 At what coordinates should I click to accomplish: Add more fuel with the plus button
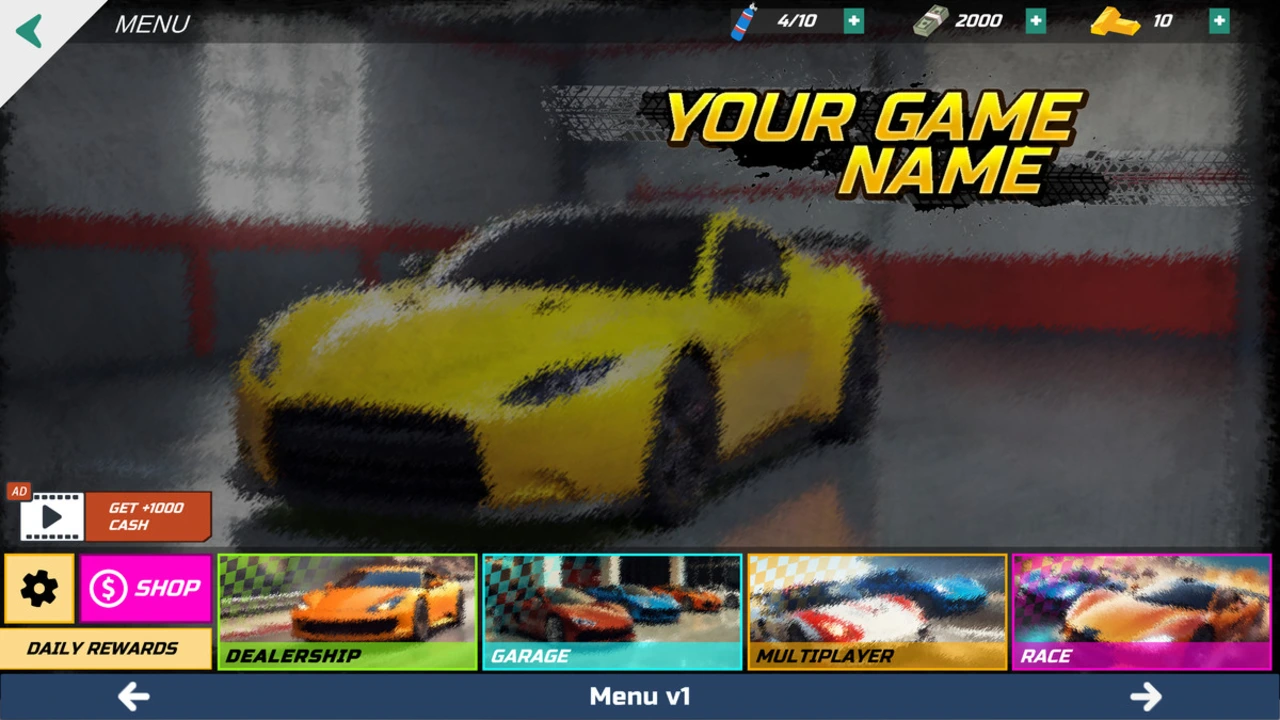pyautogui.click(x=853, y=21)
